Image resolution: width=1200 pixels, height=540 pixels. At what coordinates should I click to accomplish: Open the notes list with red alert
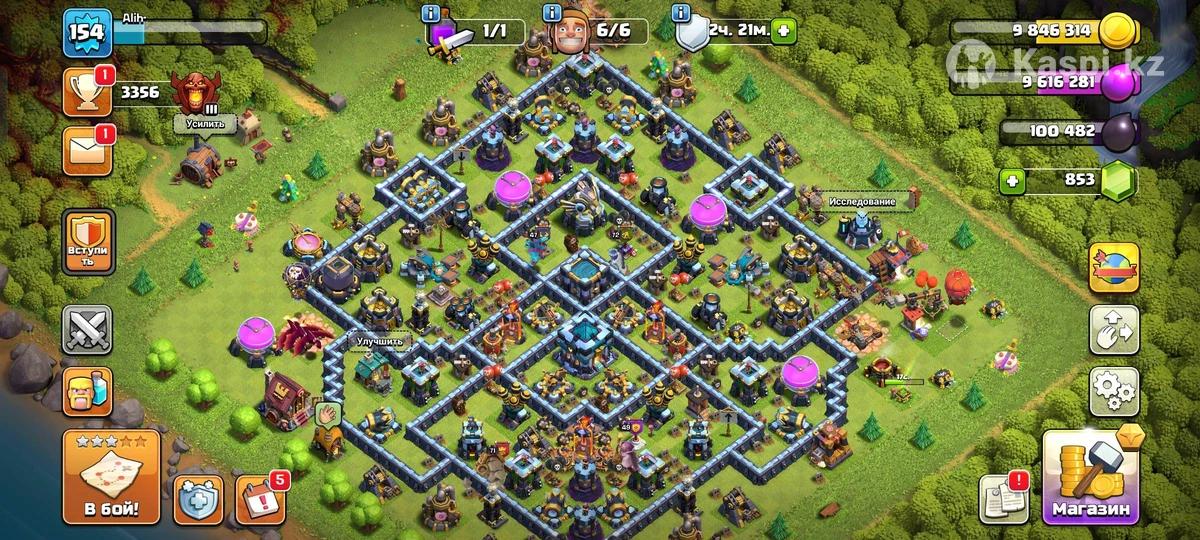pos(1003,495)
